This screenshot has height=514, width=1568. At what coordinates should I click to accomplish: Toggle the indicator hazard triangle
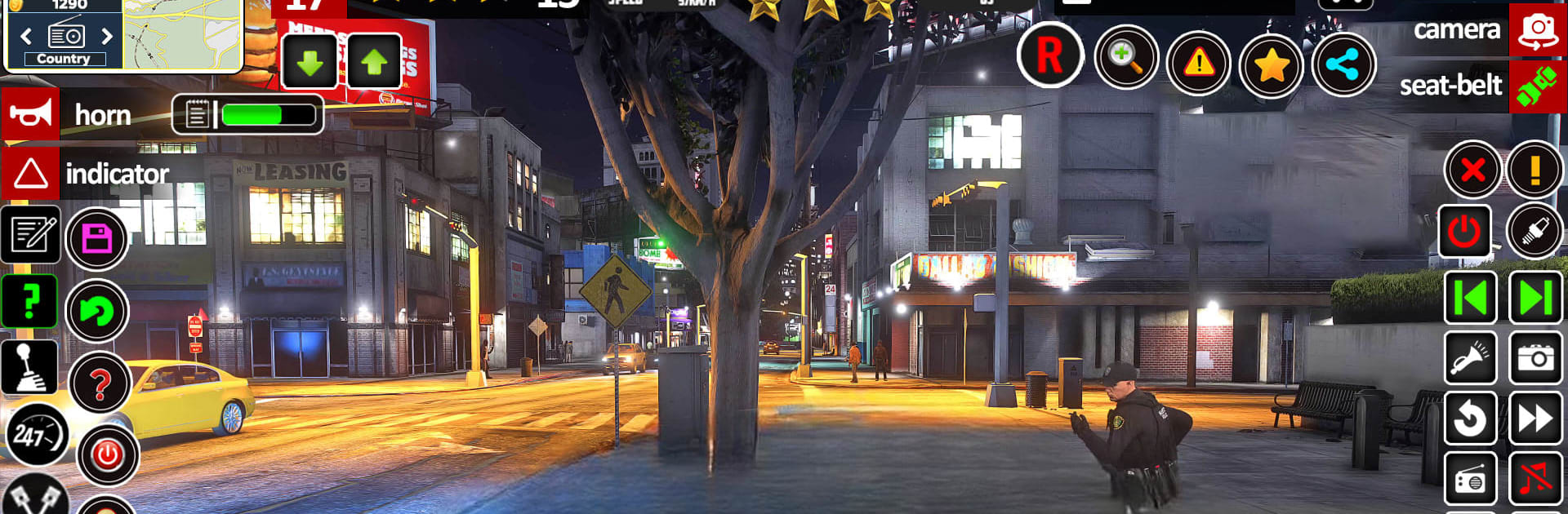(x=30, y=174)
